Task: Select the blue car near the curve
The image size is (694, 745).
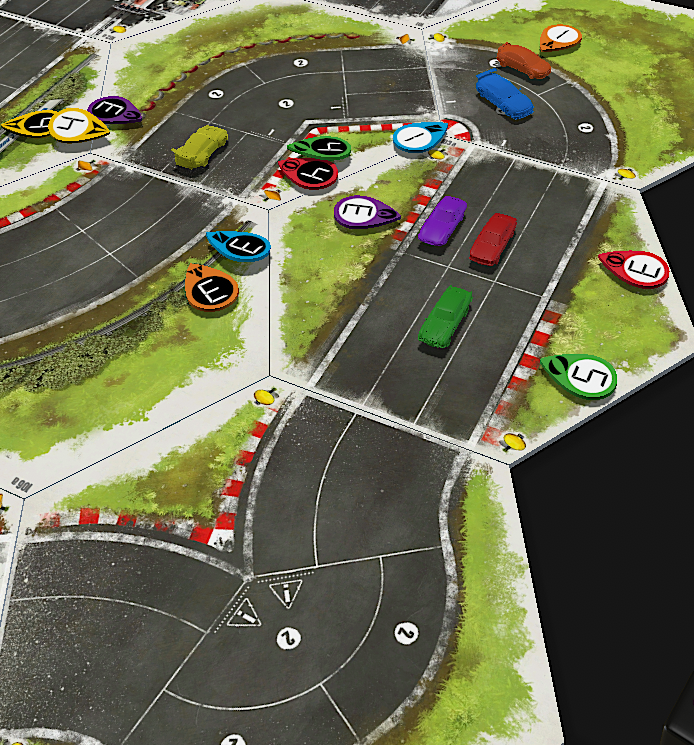Action: [504, 95]
